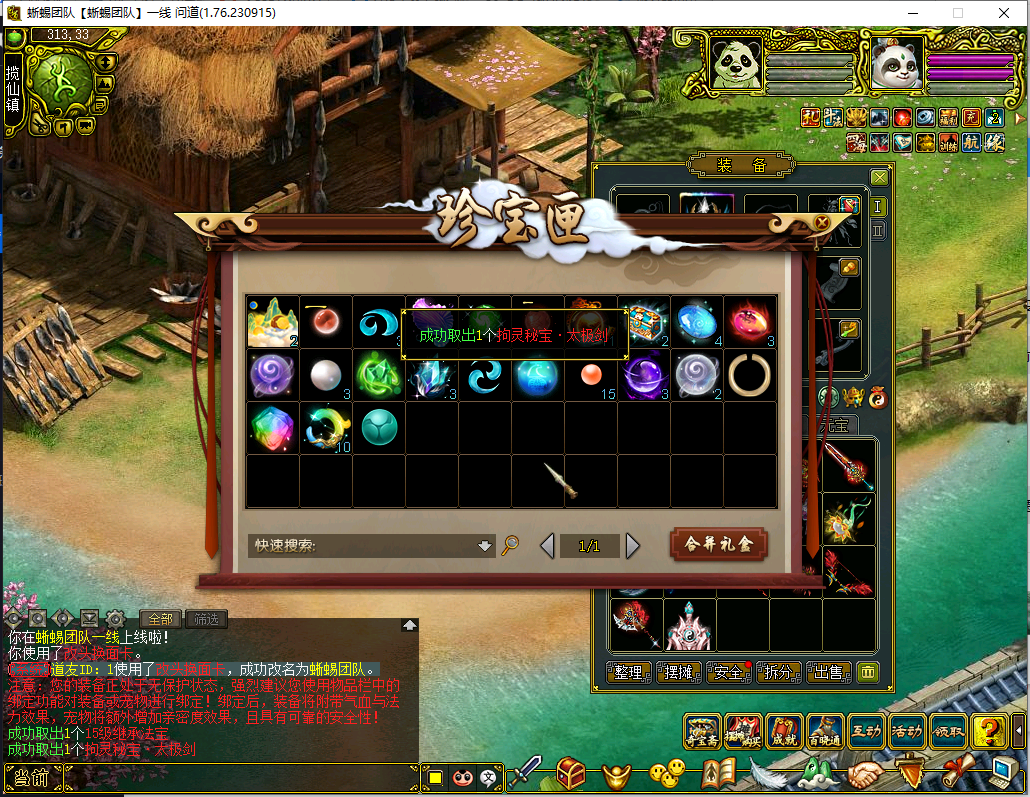Screen dimensions: 1030x797
Task: Click the 出售 sell button
Action: point(828,673)
